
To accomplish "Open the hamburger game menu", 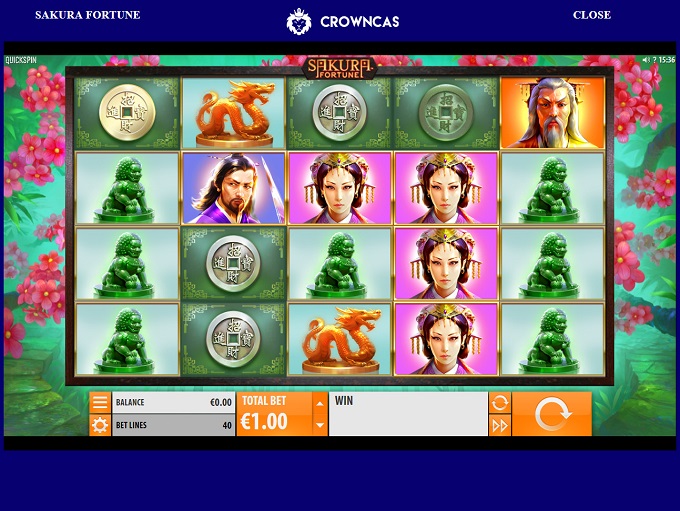I will 100,403.
